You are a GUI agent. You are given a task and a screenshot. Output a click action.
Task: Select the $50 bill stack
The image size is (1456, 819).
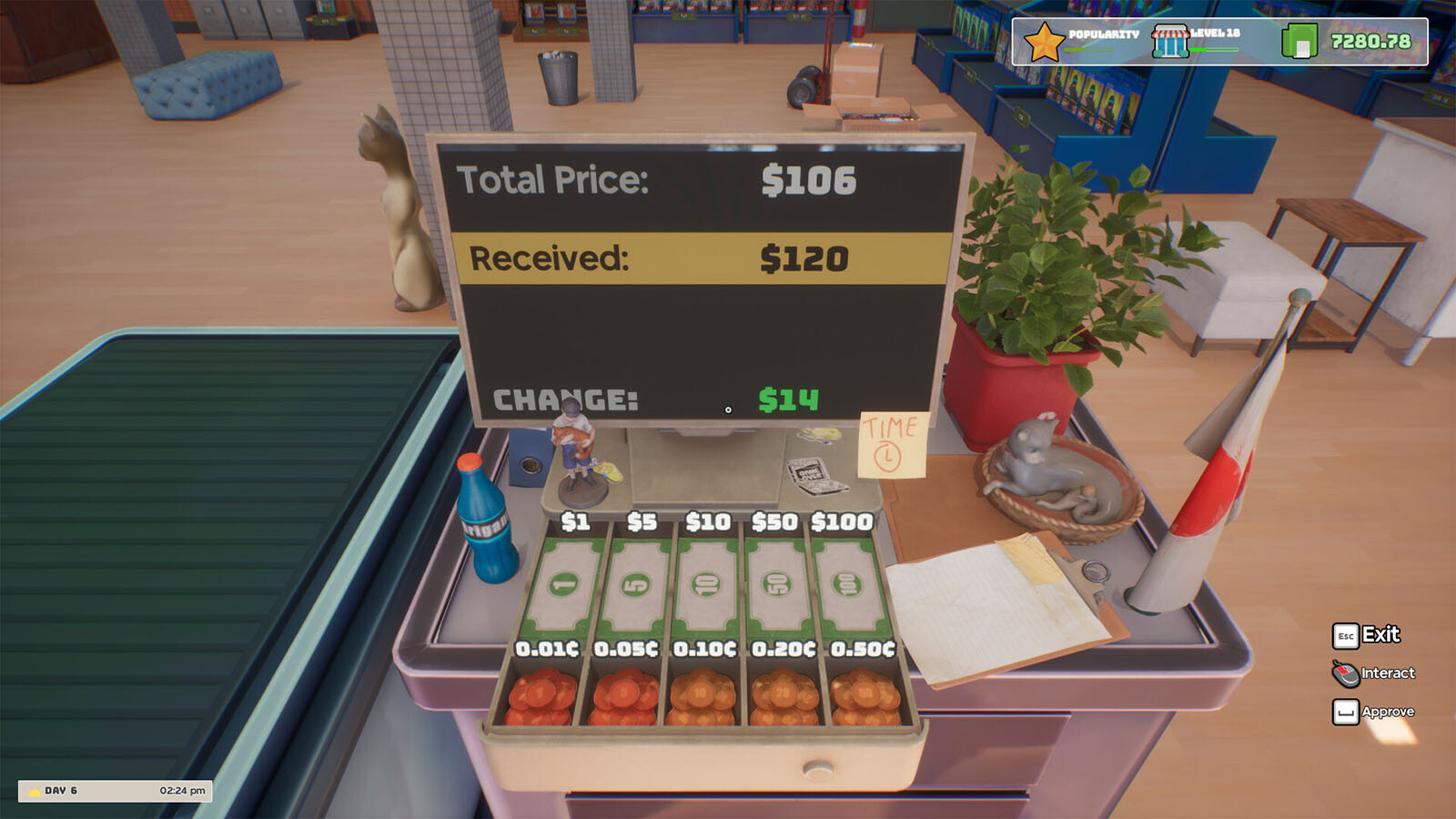pyautogui.click(x=777, y=585)
